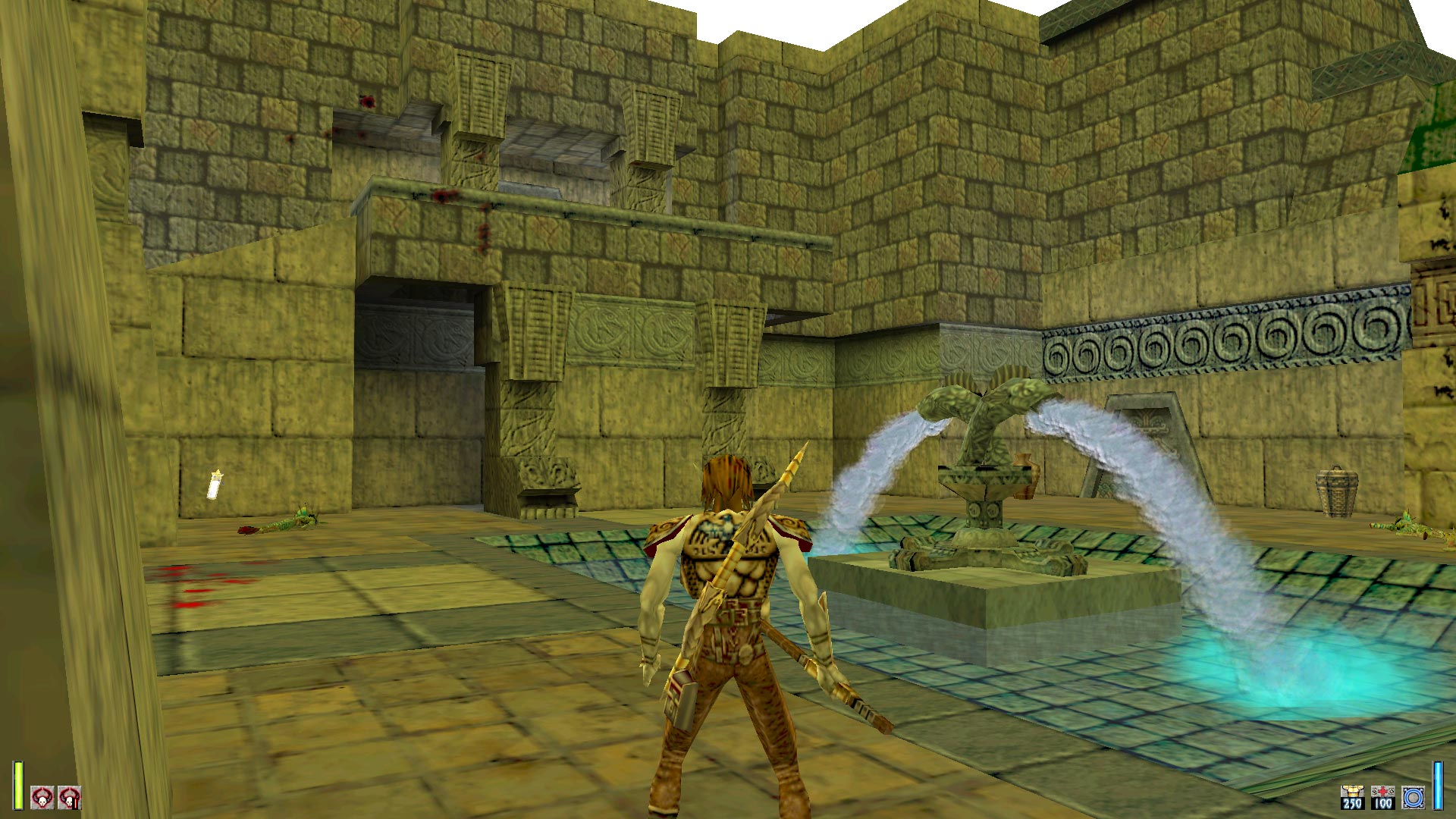Viewport: 1456px width, 819px height.
Task: Select the golden armor icon
Action: point(1352,797)
